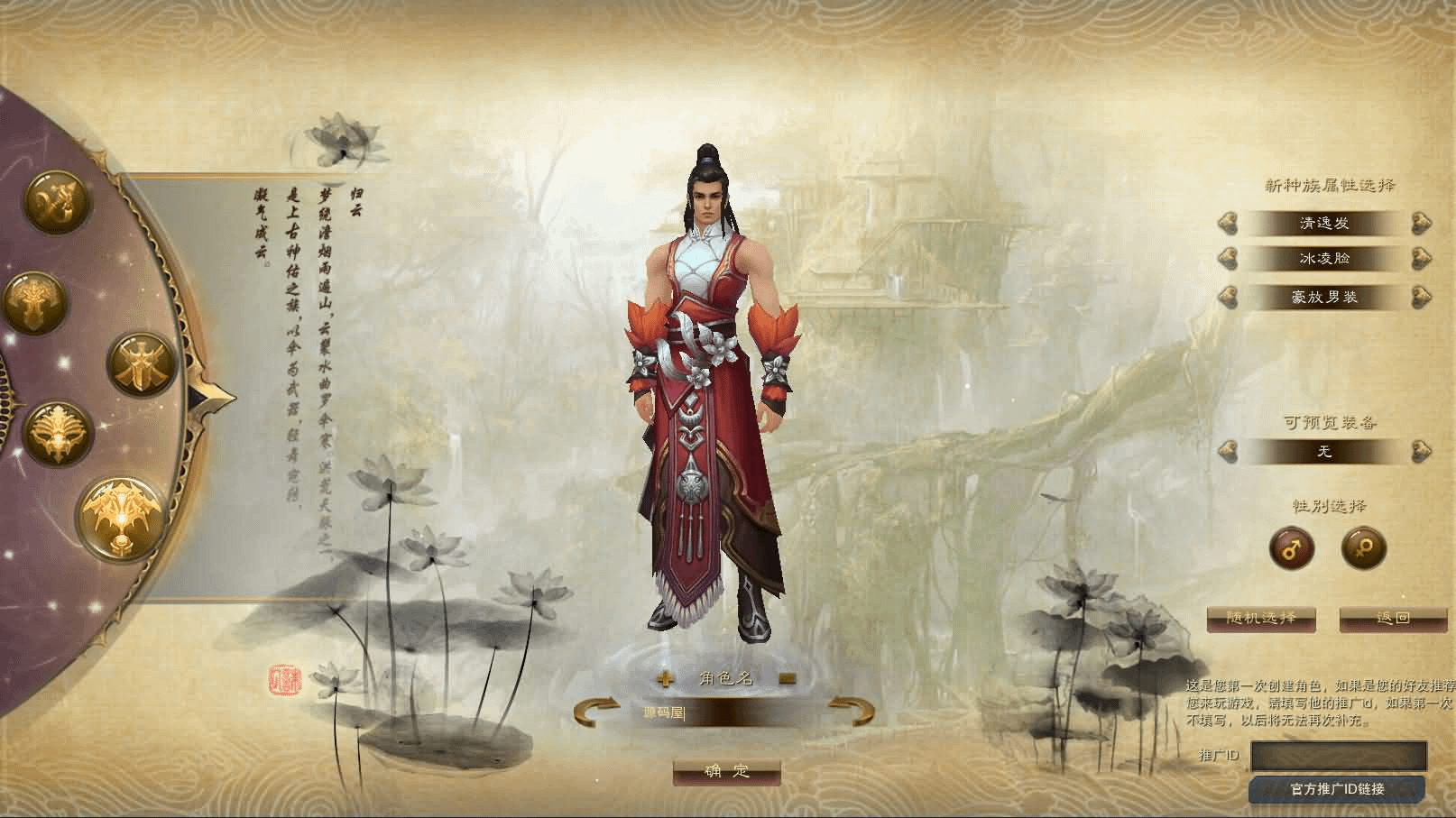Image resolution: width=1456 pixels, height=818 pixels.
Task: Zoom out with the minus beside 角色名
Action: [787, 679]
